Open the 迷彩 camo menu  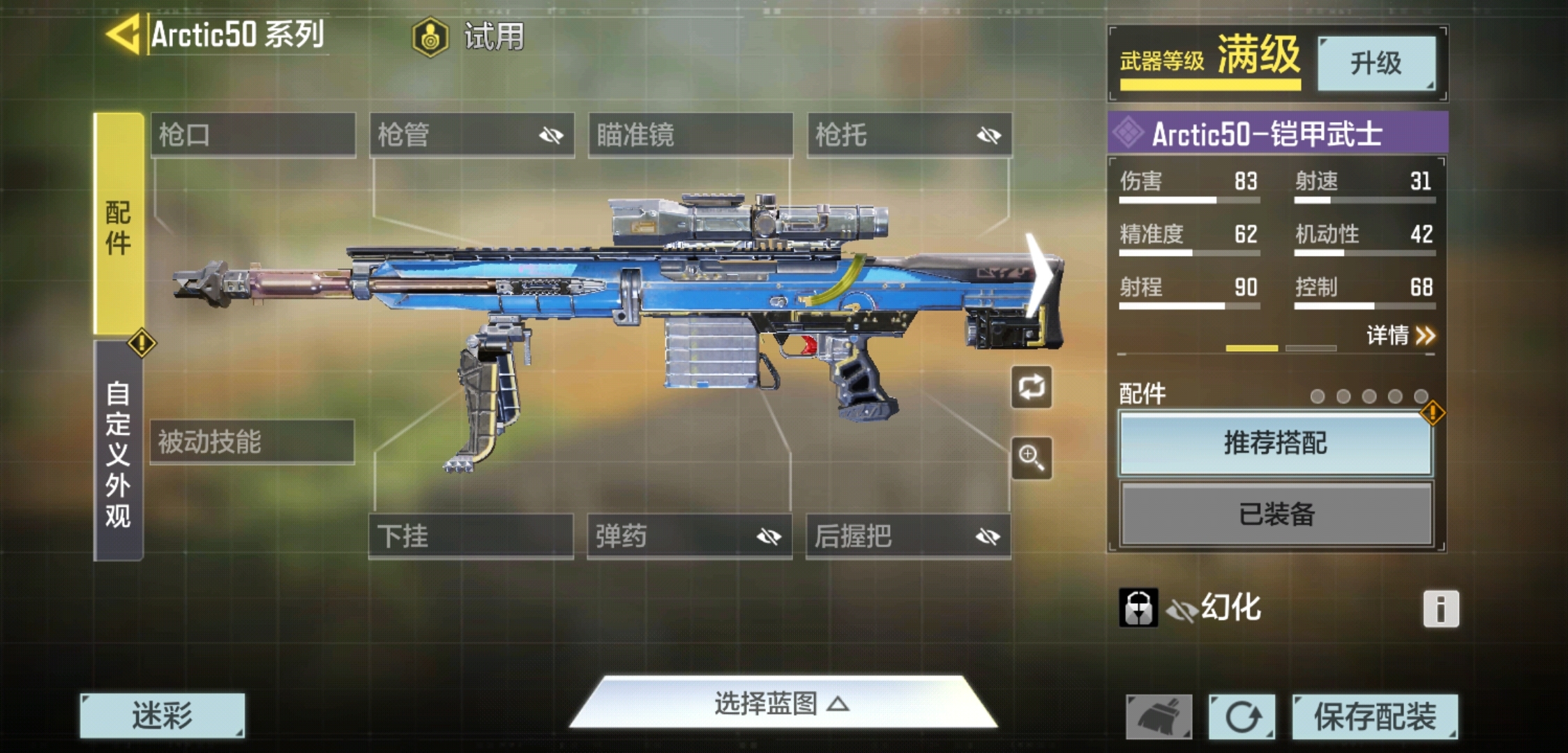click(162, 715)
